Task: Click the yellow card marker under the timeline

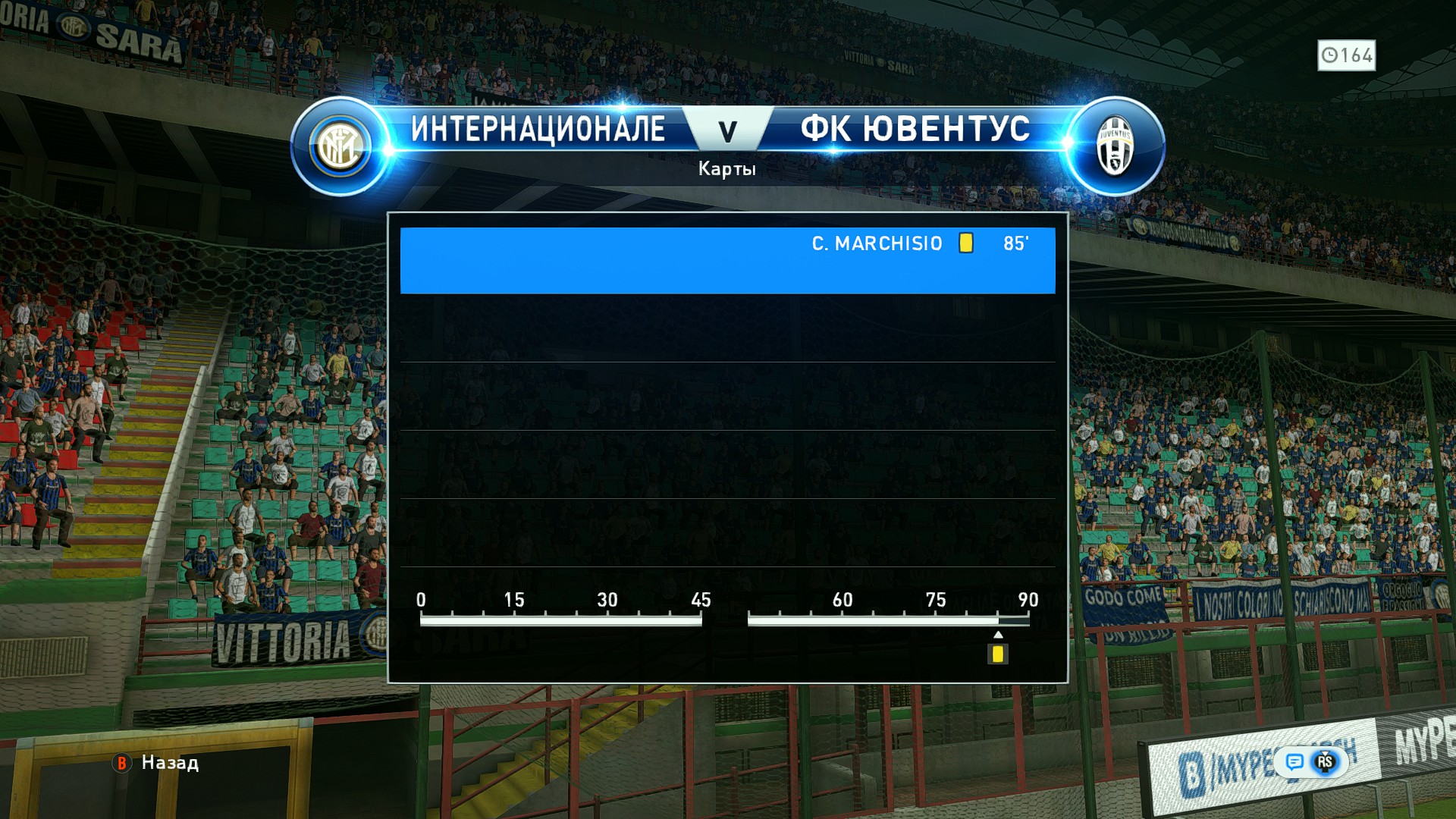Action: click(x=997, y=654)
